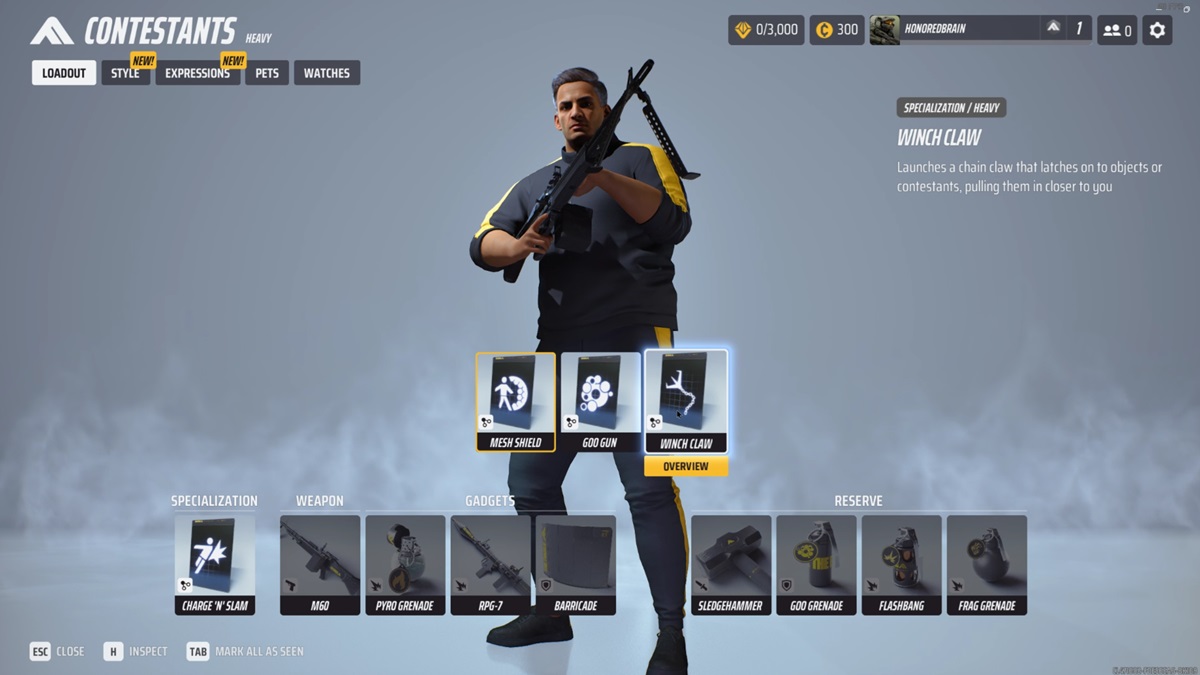The width and height of the screenshot is (1200, 675).
Task: Select the M60 weapon slot
Action: point(320,564)
